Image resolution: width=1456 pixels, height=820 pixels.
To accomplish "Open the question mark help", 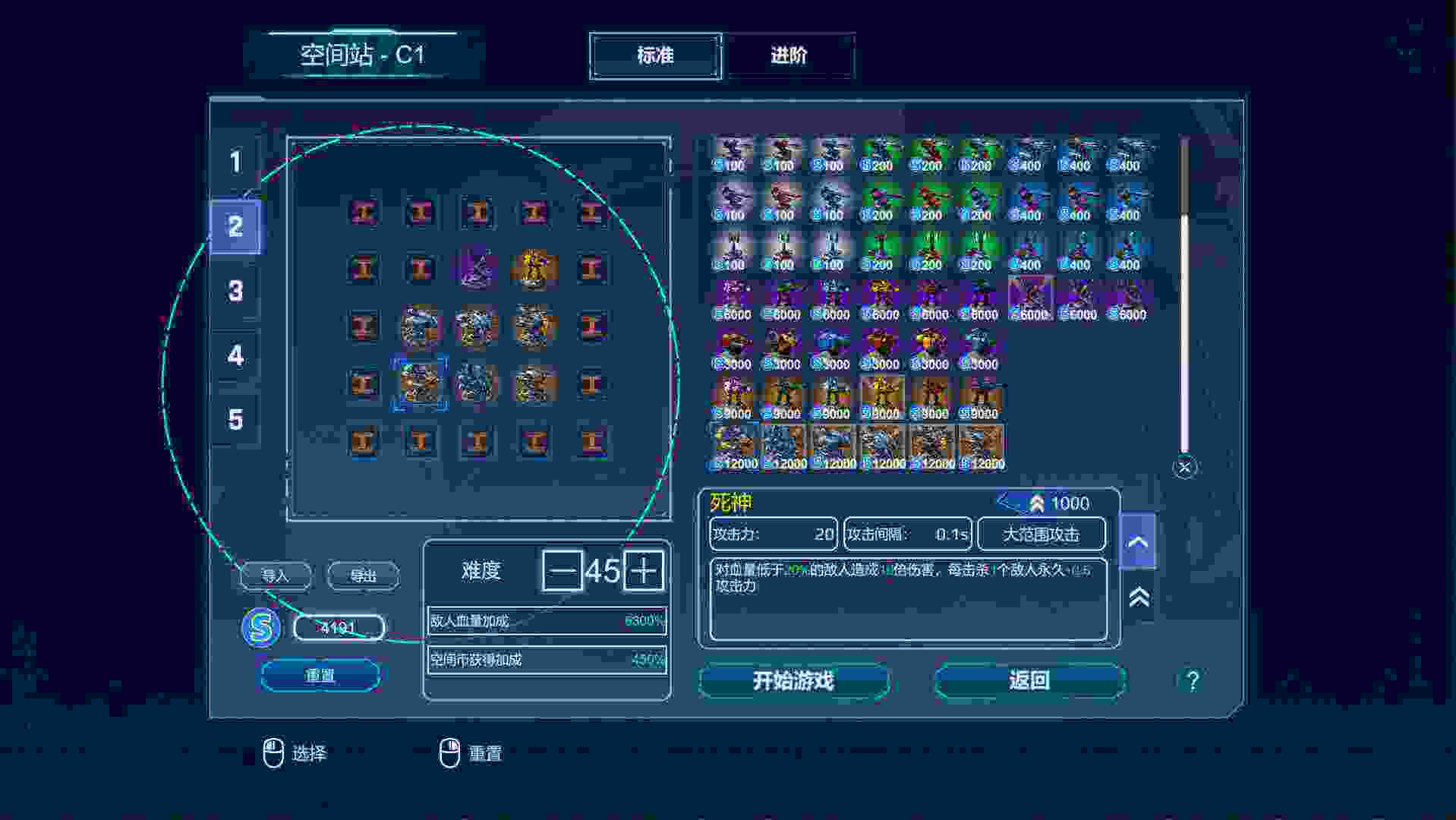I will click(1193, 680).
